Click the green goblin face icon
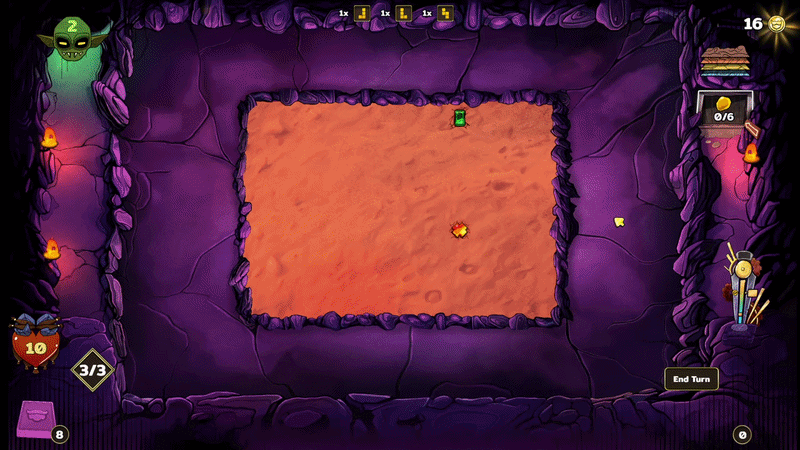Screen dimensions: 800x450 [x=71, y=39]
